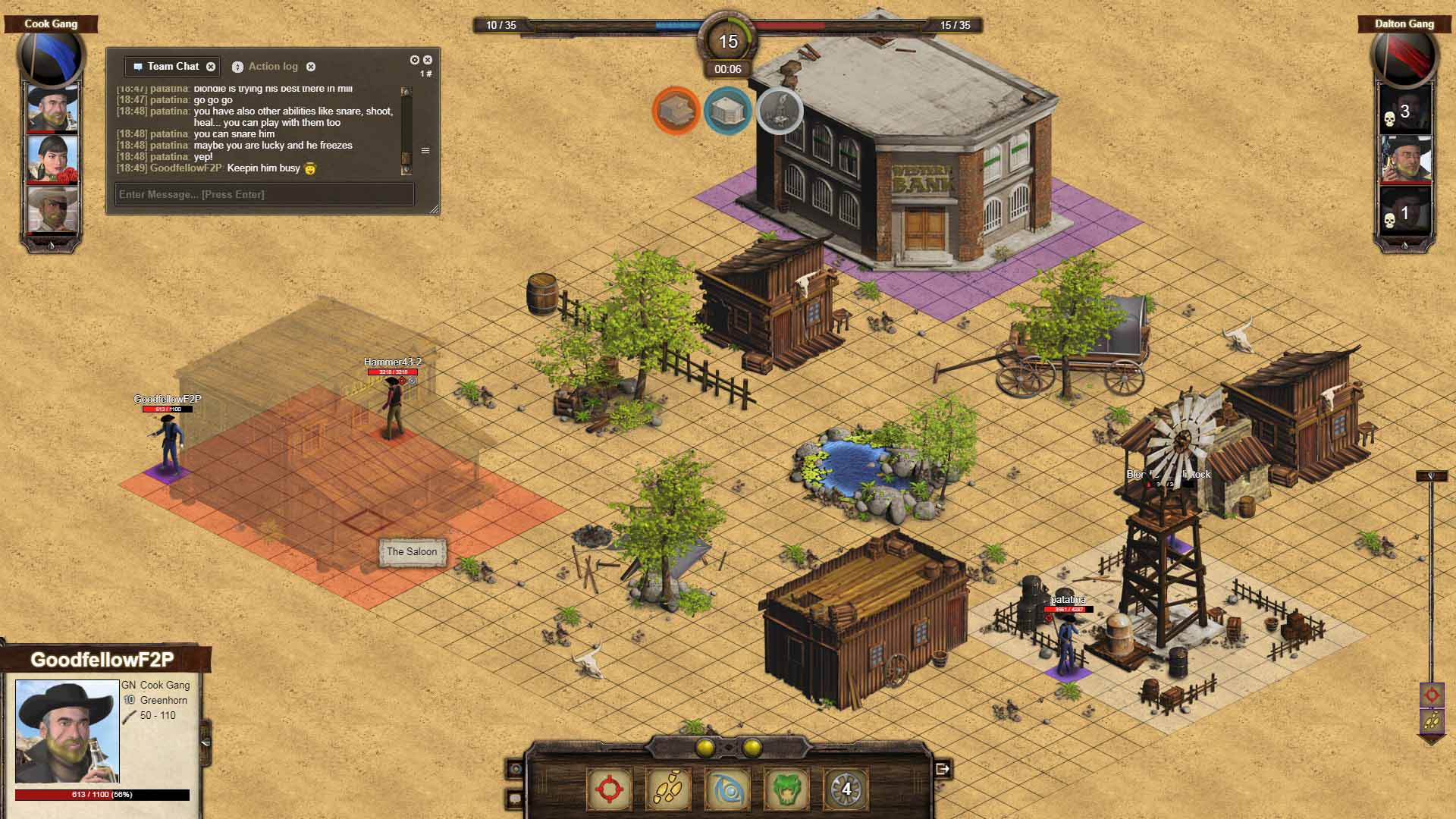Screen dimensions: 1456x819
Task: Open the Action log tab
Action: (272, 67)
